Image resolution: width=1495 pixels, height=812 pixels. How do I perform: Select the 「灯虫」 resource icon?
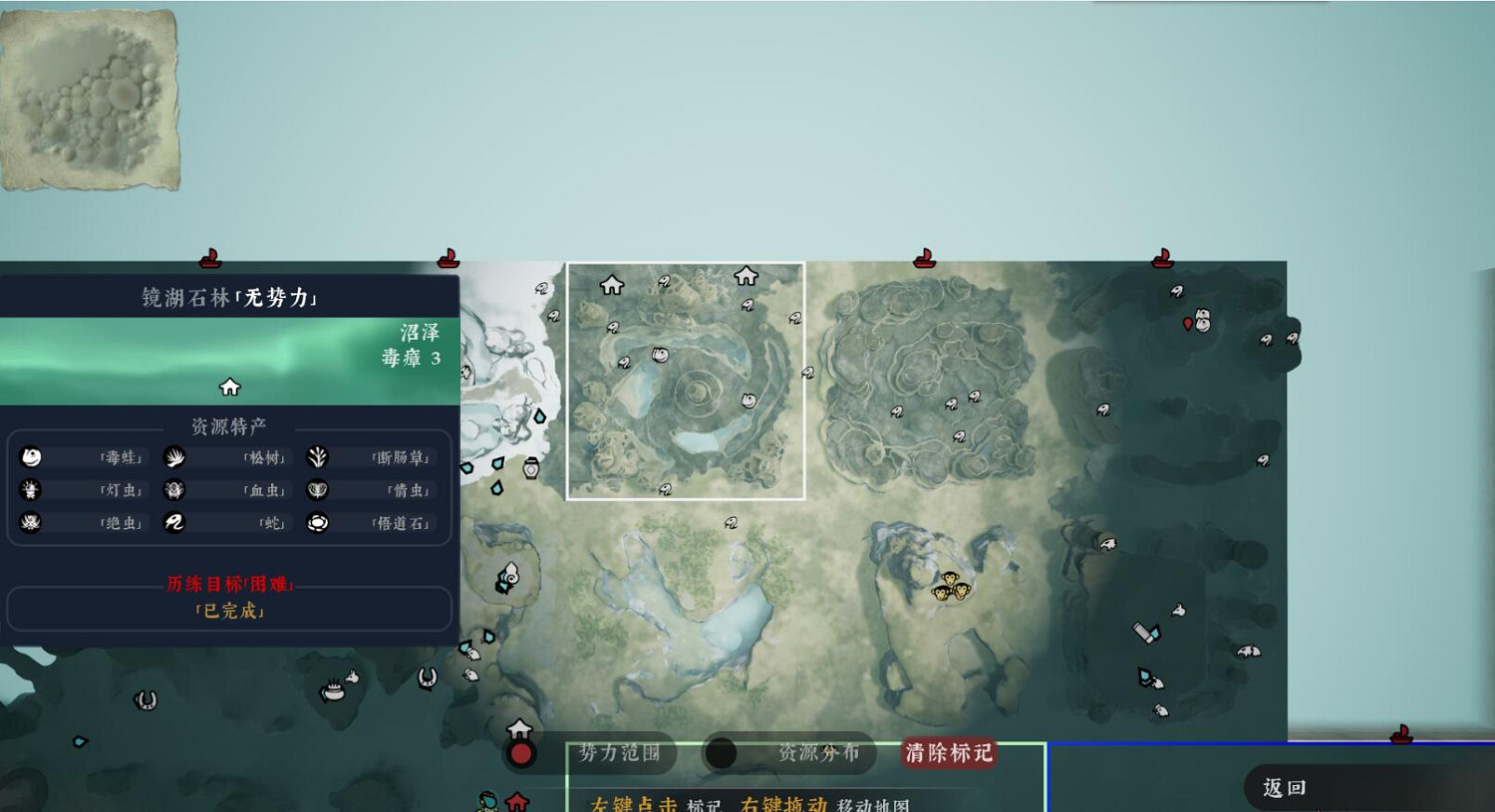[32, 489]
